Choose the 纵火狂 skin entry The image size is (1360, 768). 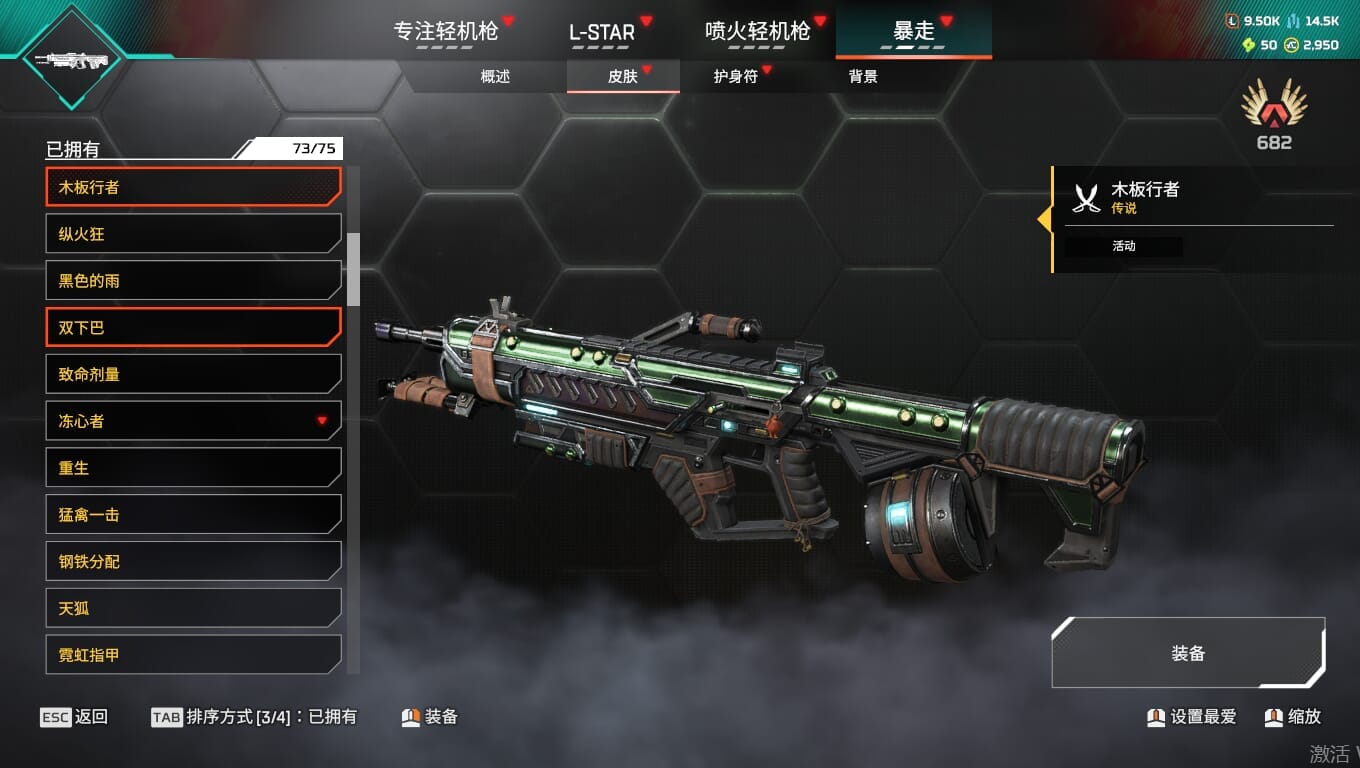tap(193, 234)
